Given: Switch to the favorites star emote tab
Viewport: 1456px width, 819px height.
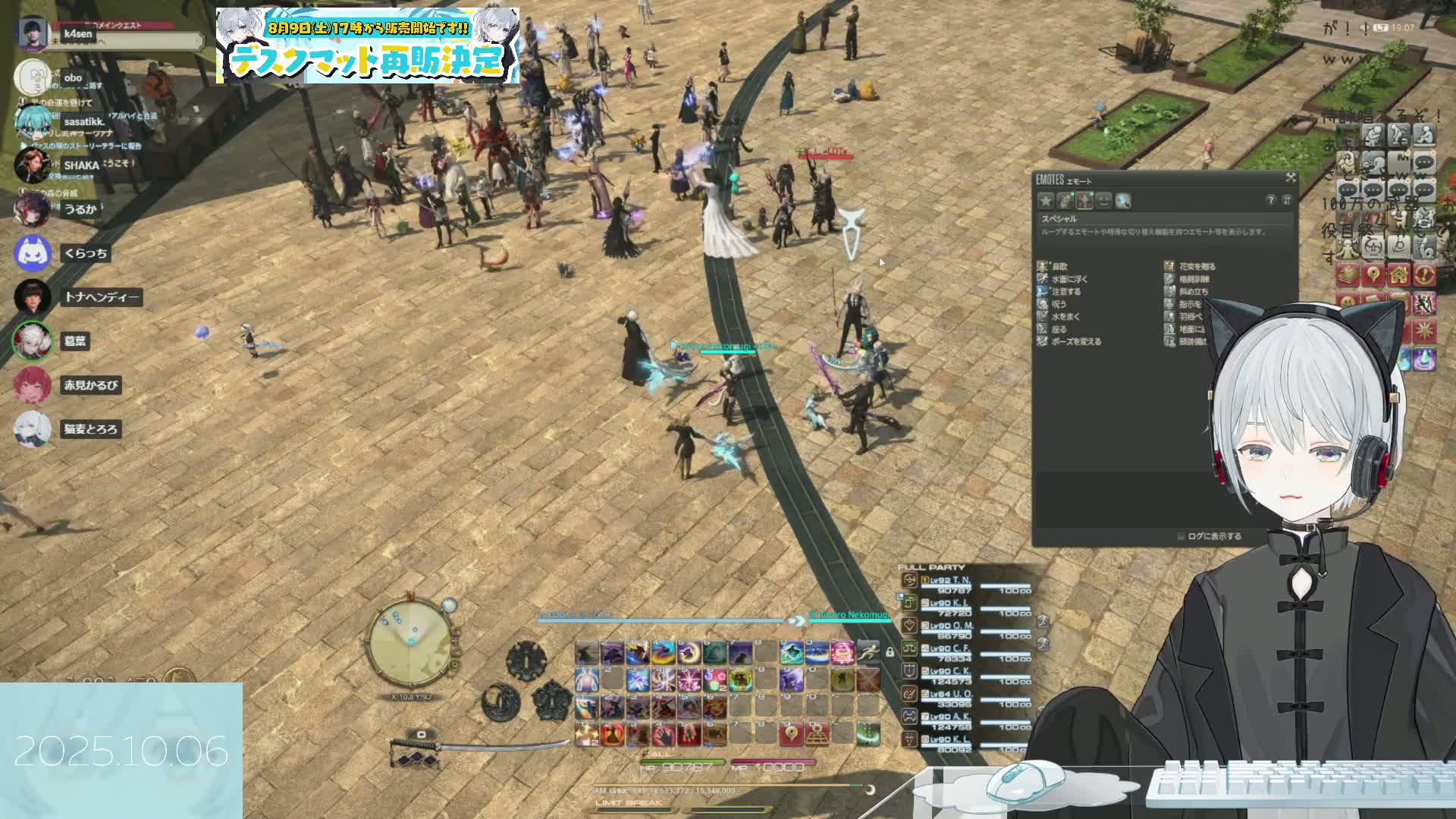Looking at the screenshot, I should point(1046,201).
